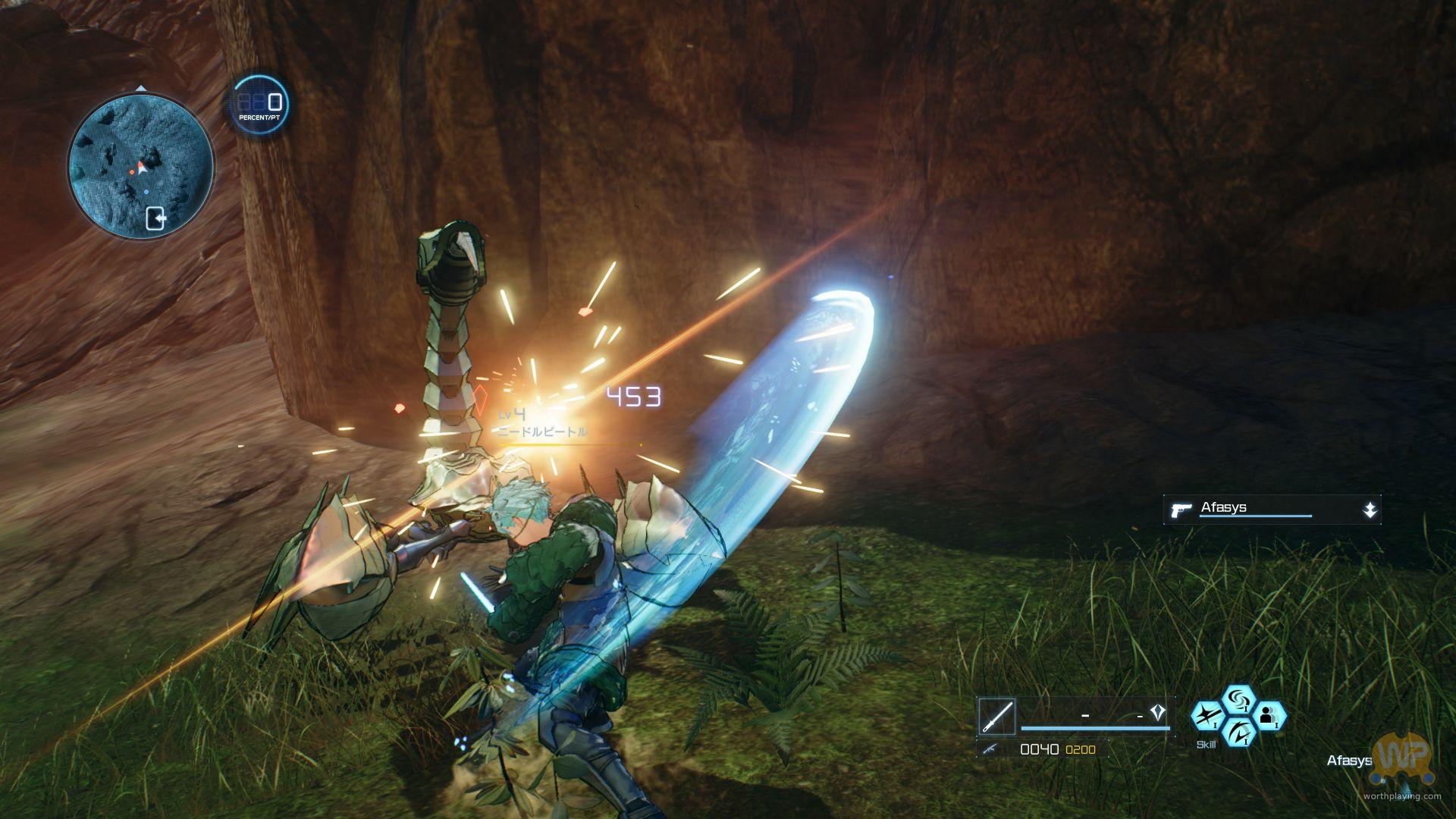Open the circular minimap
This screenshot has height=819, width=1456.
141,166
